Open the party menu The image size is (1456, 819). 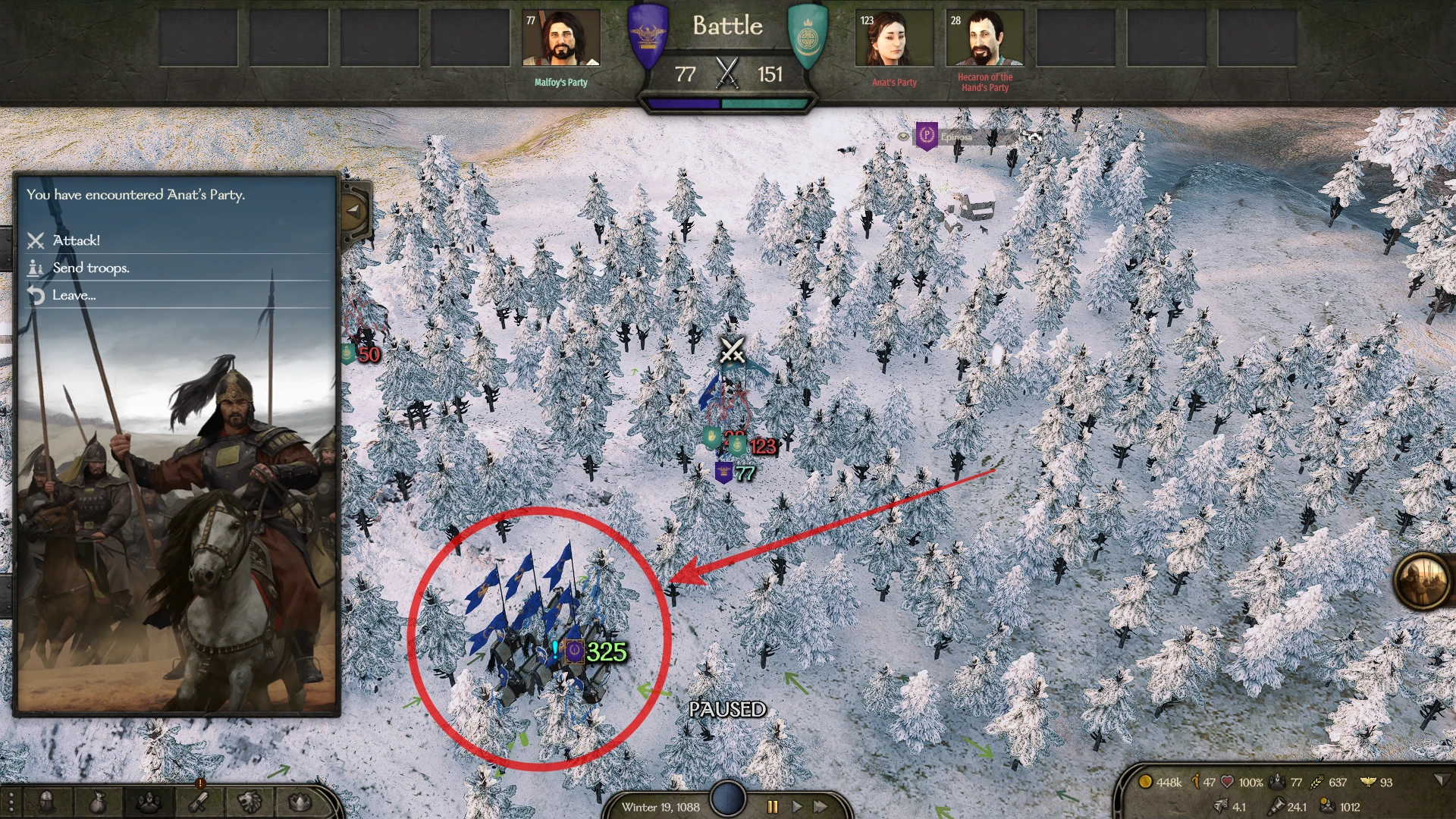[148, 802]
